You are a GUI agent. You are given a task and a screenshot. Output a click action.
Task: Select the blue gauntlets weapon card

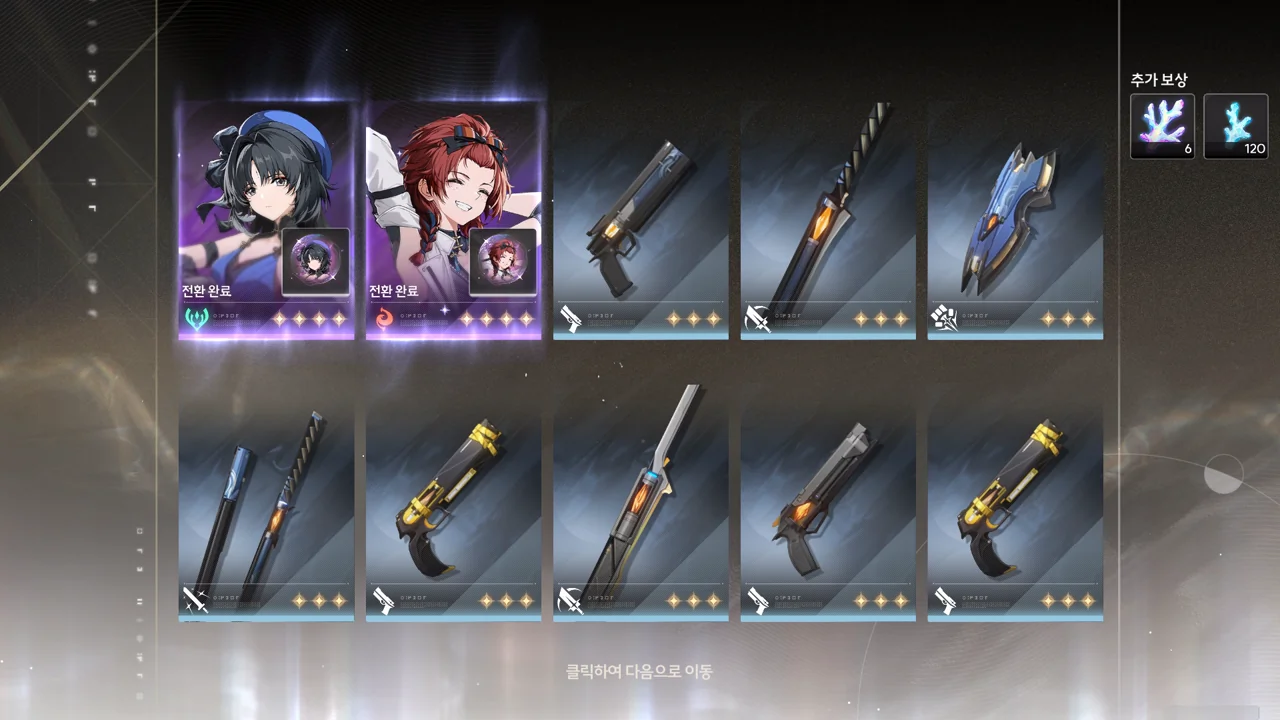click(x=1015, y=220)
